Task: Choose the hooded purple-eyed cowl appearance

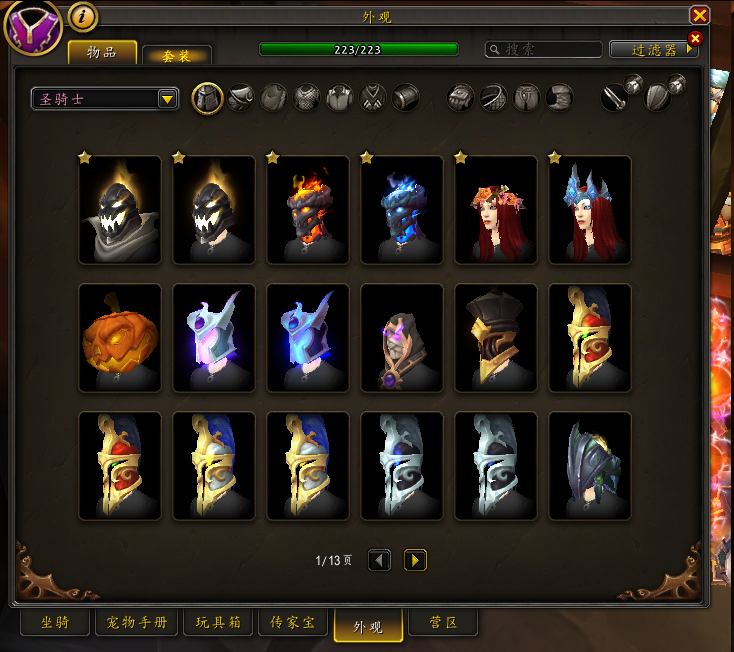Action: pos(402,338)
